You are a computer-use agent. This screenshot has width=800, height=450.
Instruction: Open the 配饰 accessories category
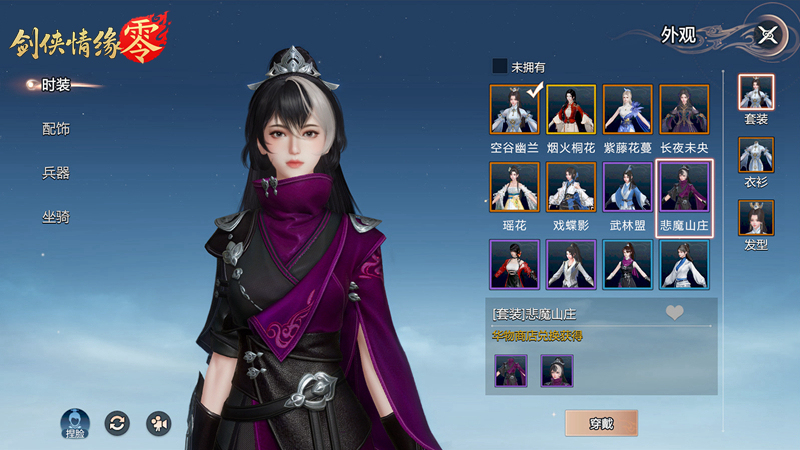click(56, 129)
